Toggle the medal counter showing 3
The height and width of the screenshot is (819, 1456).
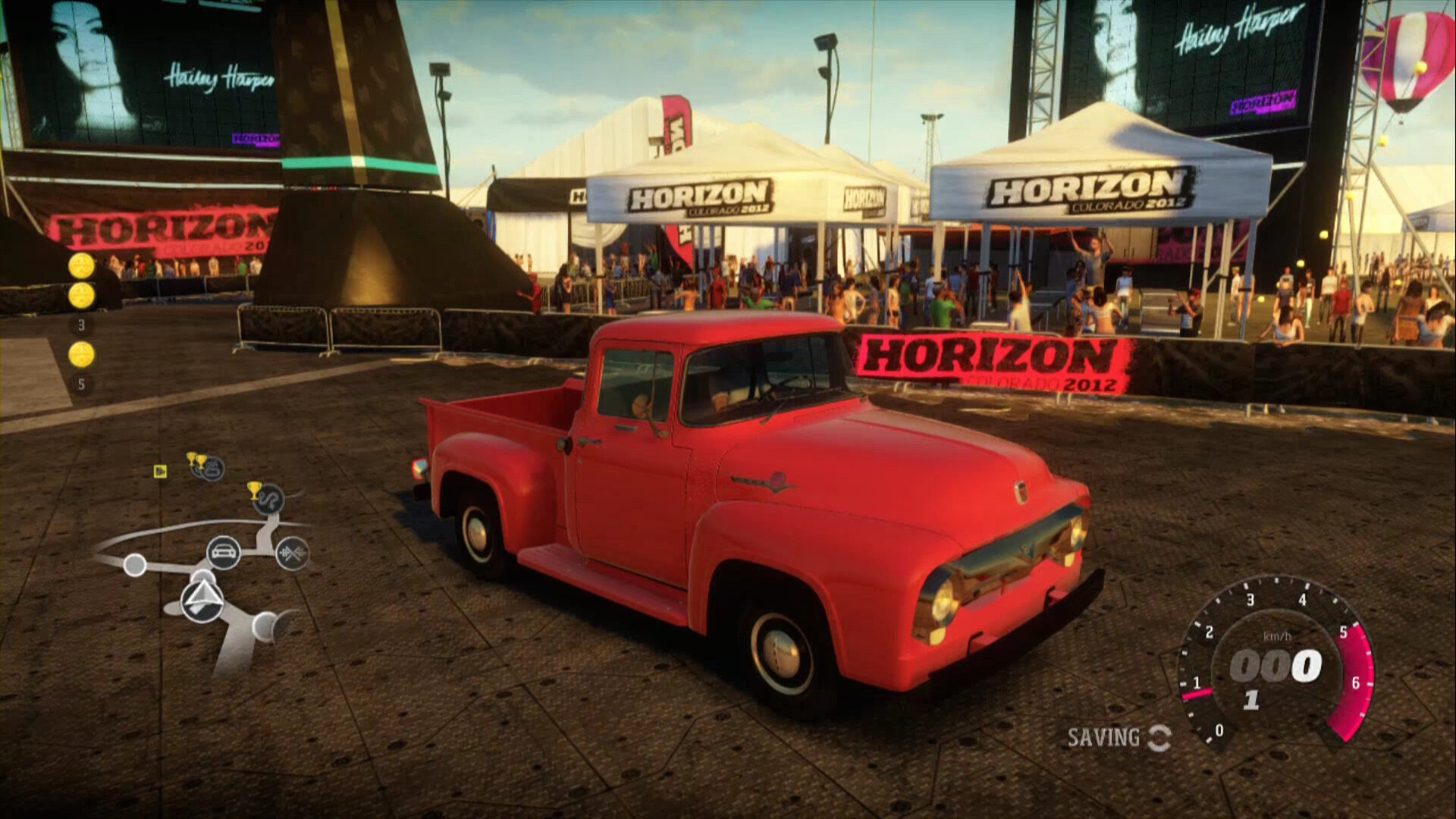click(80, 325)
